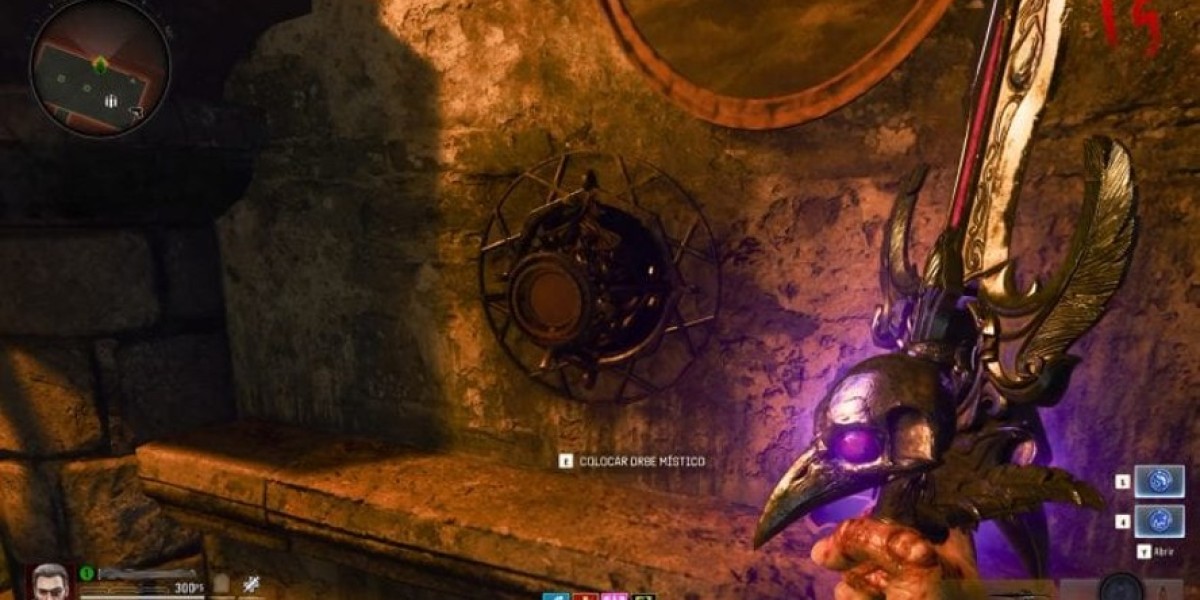Click the red perk icon
Viewport: 1200px width, 600px height.
pos(585,596)
